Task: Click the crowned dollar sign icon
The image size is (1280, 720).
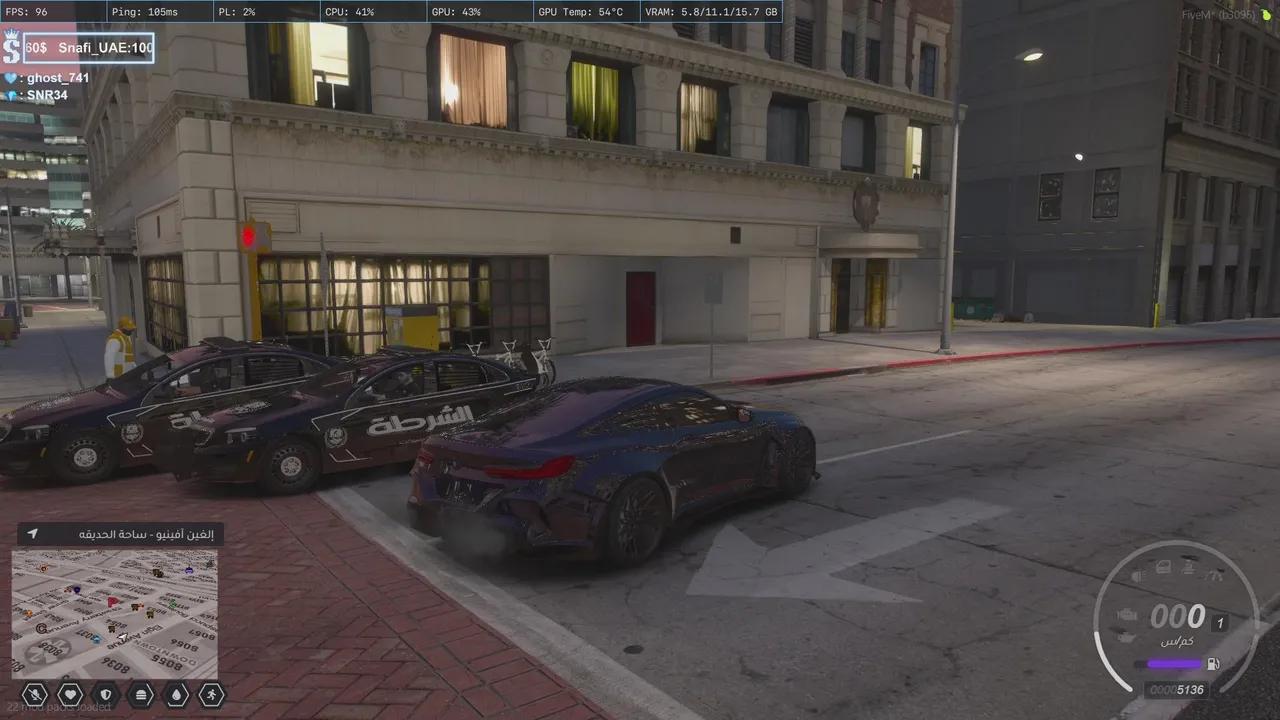Action: click(11, 46)
